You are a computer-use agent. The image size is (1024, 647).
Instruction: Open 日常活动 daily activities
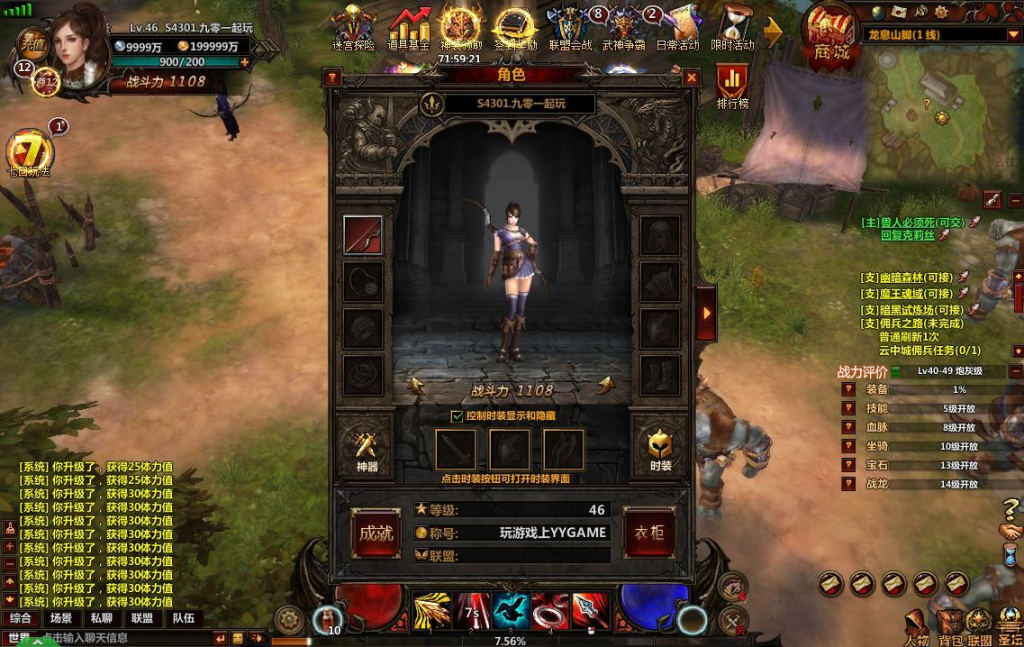[679, 28]
